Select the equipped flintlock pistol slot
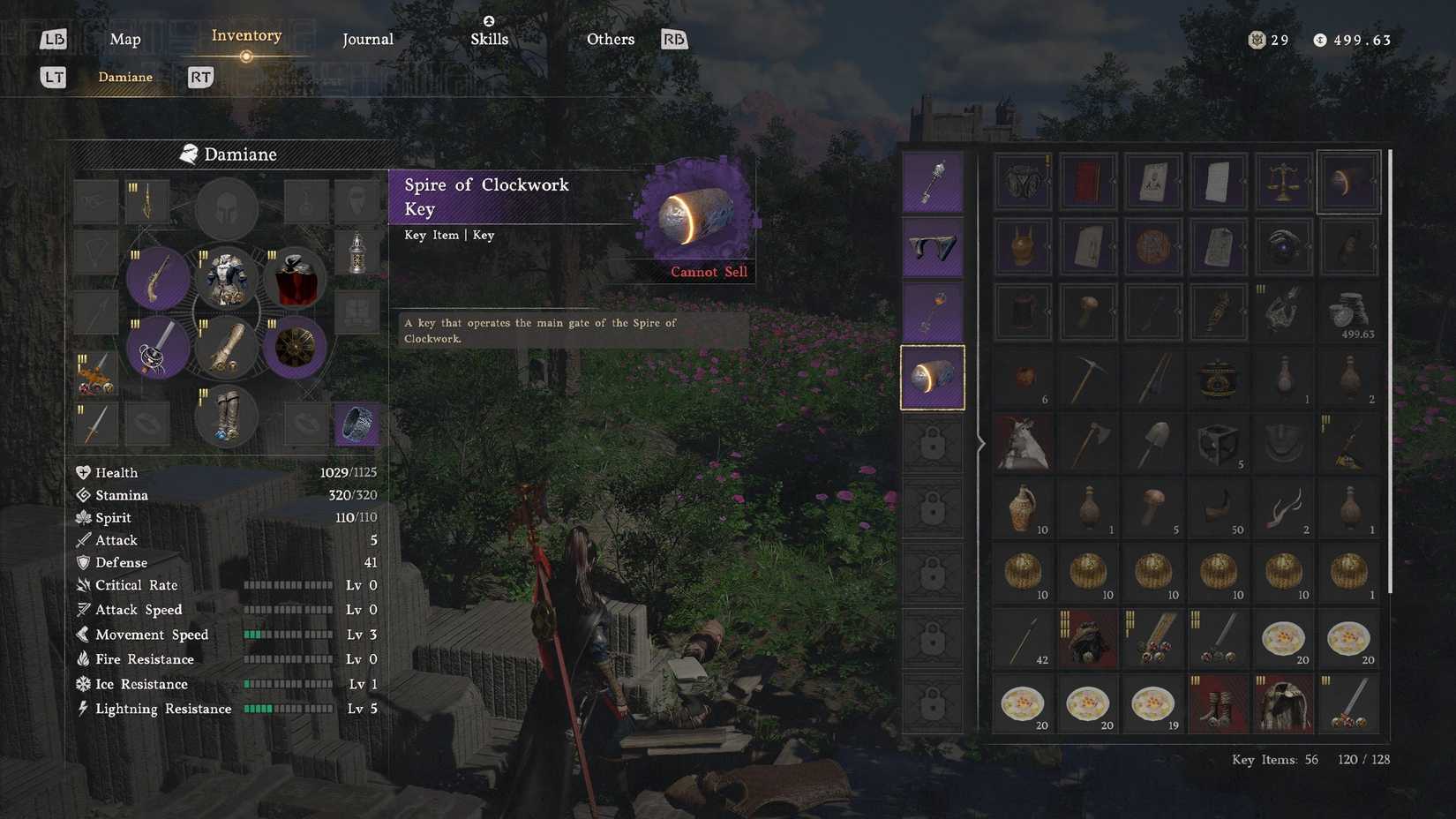The image size is (1456, 819). [x=158, y=279]
